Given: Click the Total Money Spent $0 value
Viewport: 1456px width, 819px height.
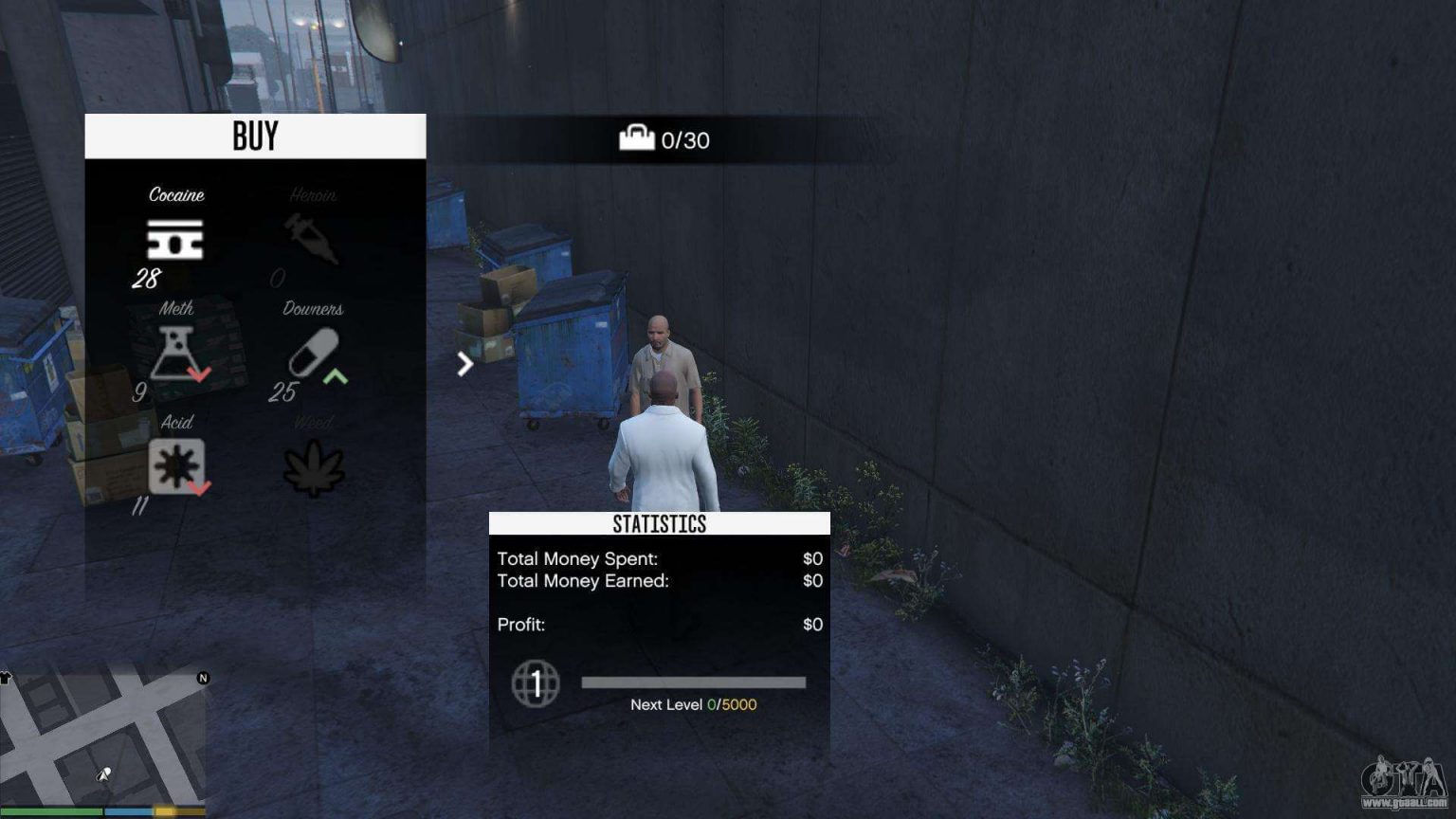Looking at the screenshot, I should (x=811, y=558).
